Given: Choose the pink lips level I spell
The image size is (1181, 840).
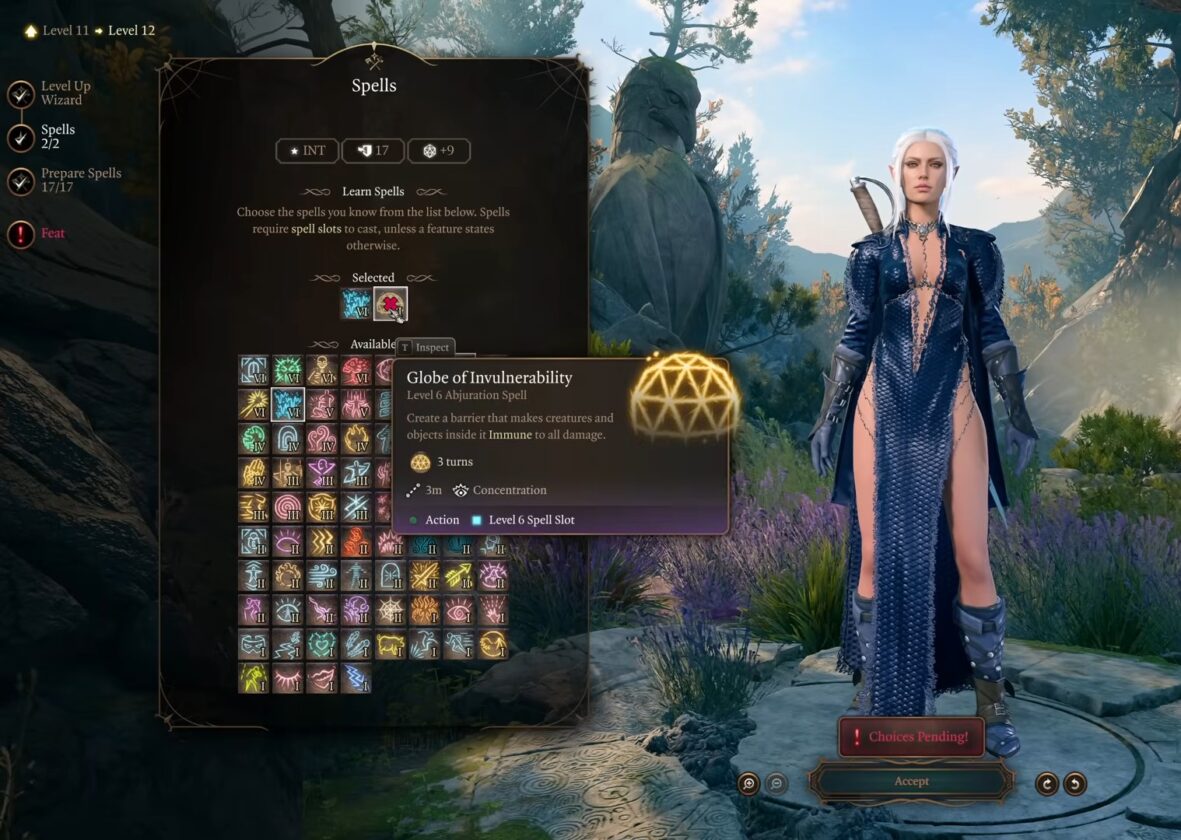Looking at the screenshot, I should point(322,679).
